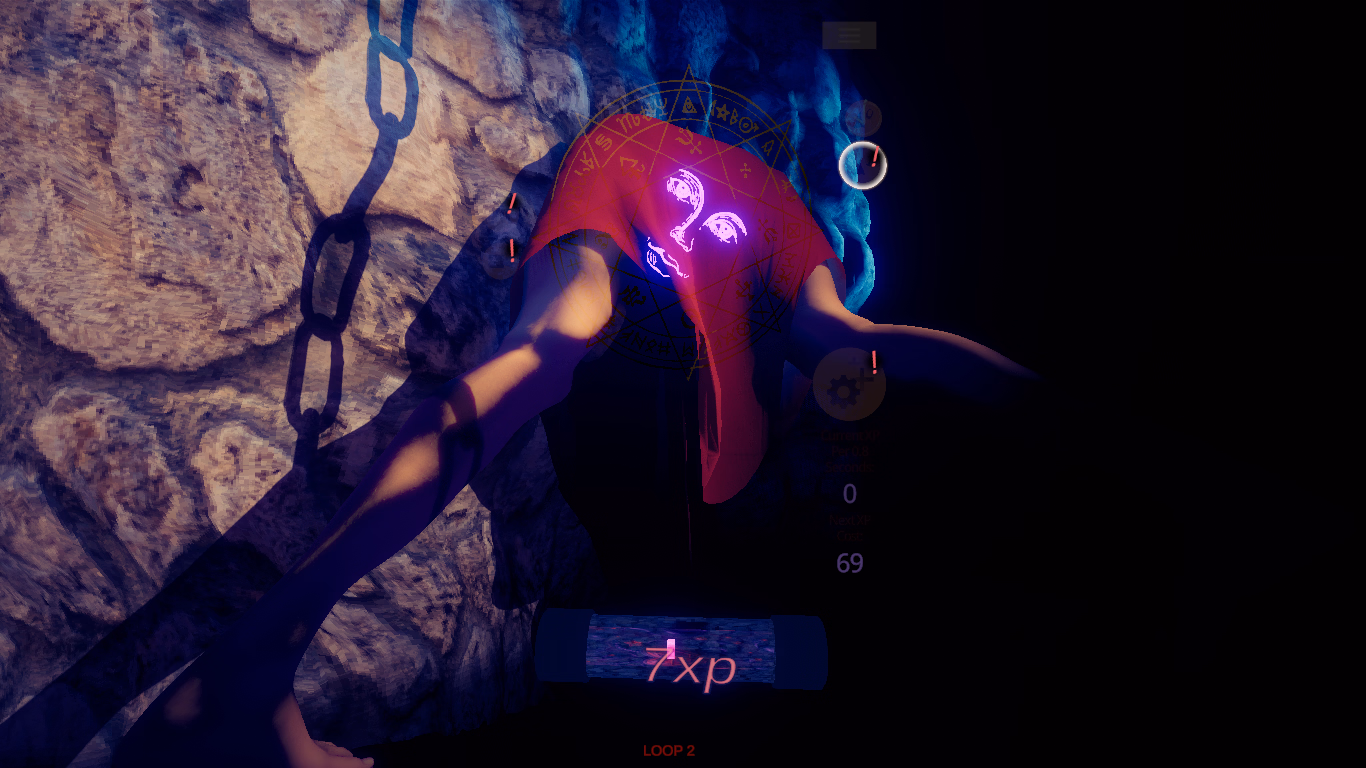Click the 7xp log bar
Viewport: 1366px width, 768px height.
coord(681,651)
